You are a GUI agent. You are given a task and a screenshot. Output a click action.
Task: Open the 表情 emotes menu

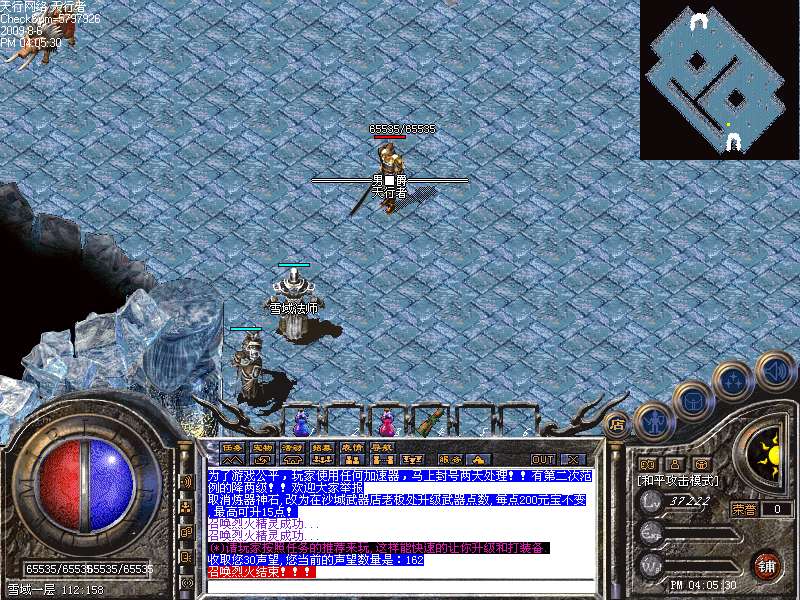click(352, 447)
